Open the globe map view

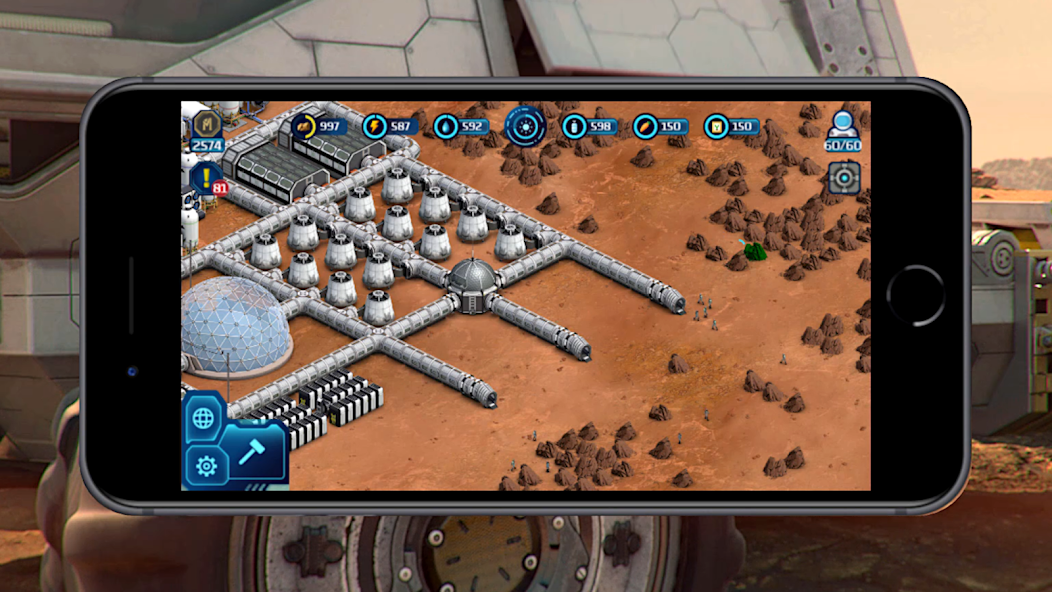pos(203,418)
